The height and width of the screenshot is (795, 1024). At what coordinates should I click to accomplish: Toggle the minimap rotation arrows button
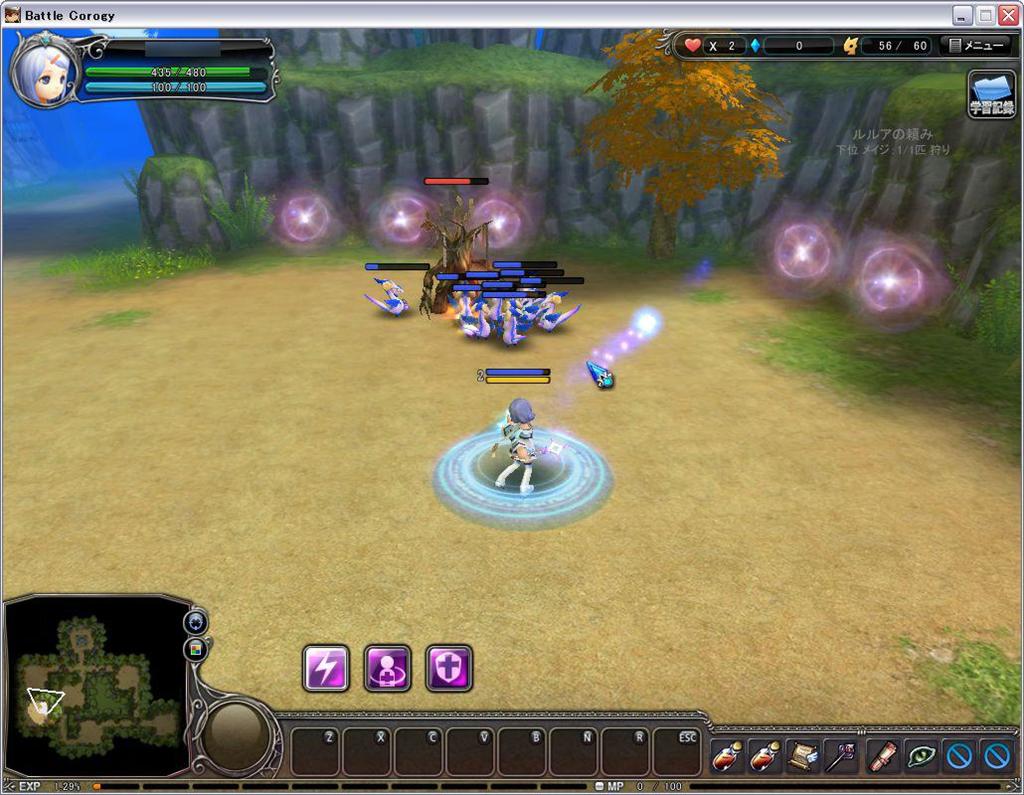point(195,622)
